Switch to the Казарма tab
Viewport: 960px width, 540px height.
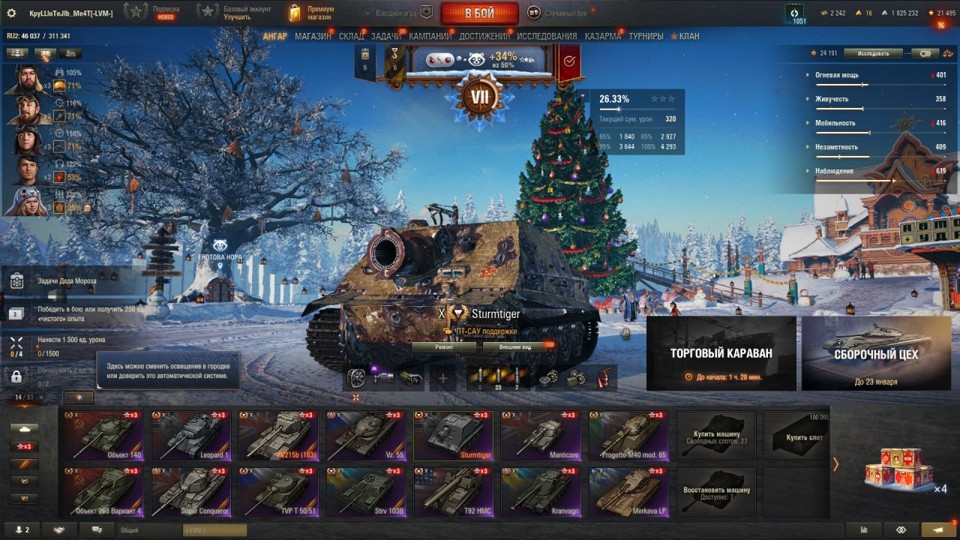tap(603, 37)
